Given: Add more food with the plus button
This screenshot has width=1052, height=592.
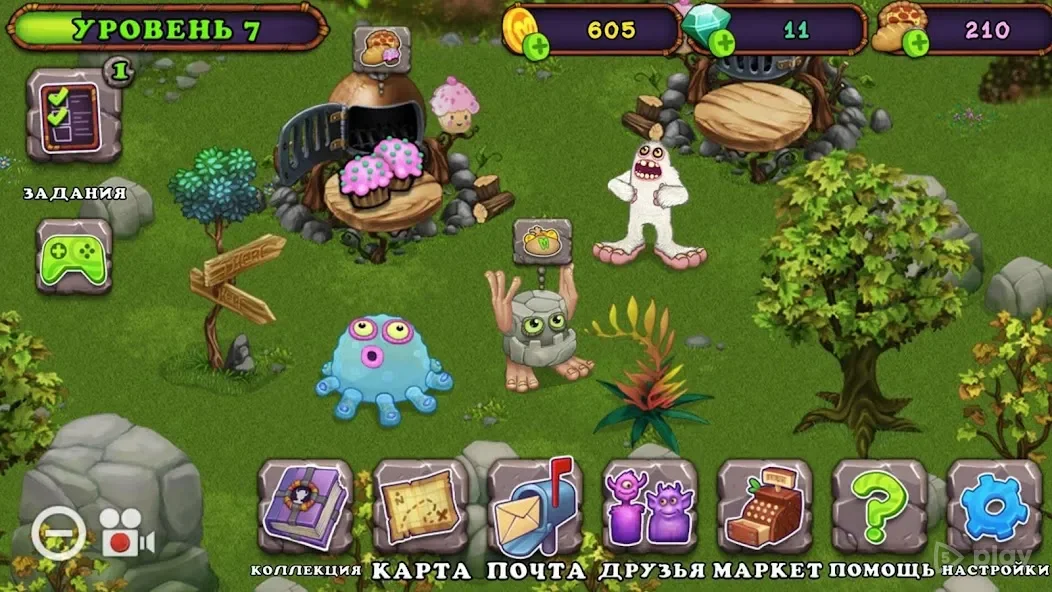Looking at the screenshot, I should (x=913, y=43).
